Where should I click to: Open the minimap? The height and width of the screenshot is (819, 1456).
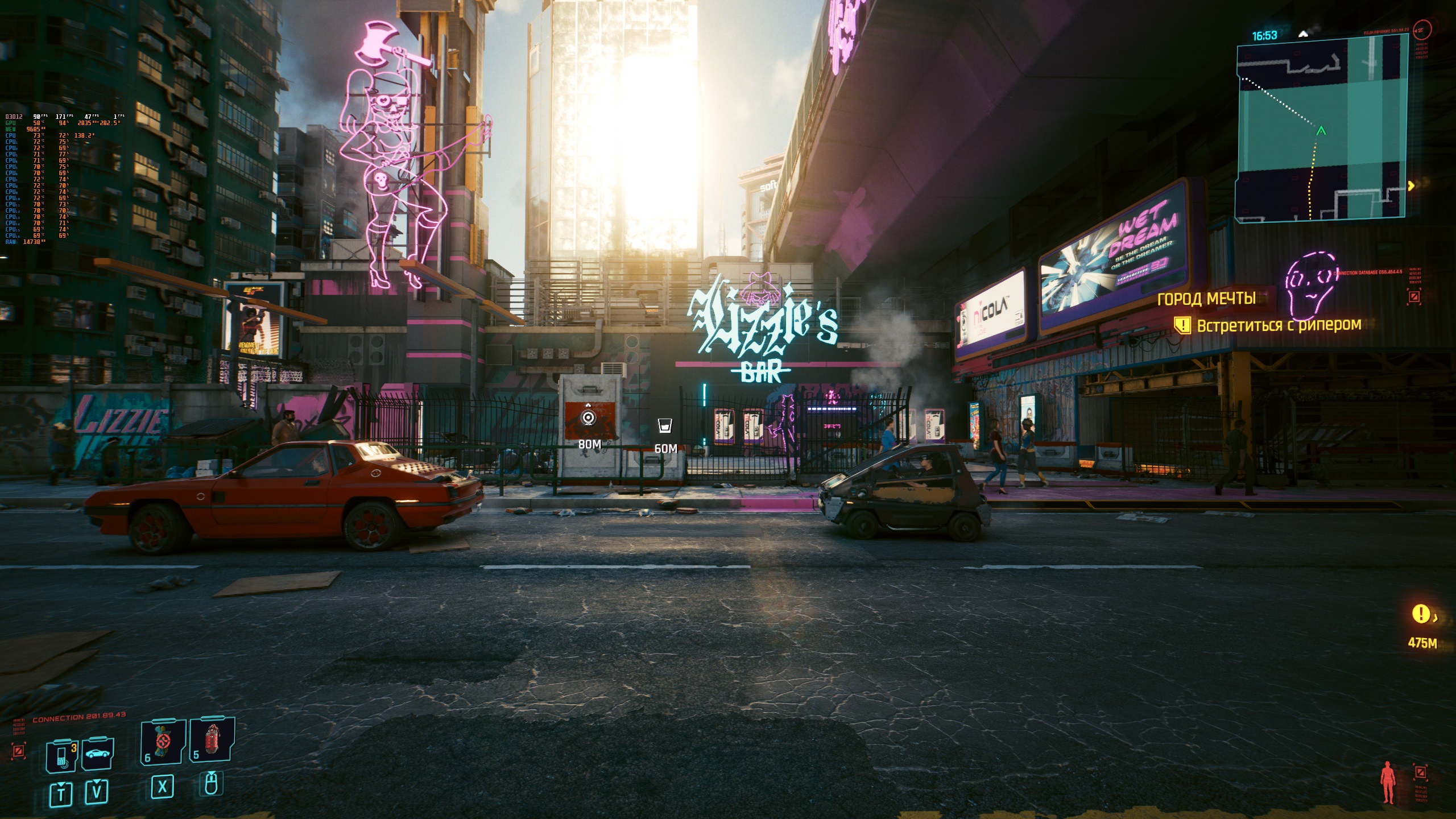[x=1321, y=128]
